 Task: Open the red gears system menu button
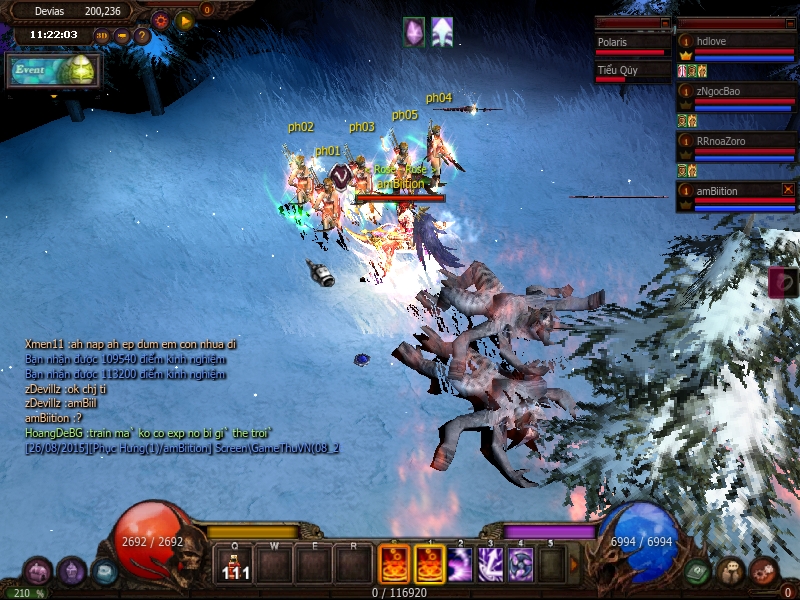click(765, 571)
